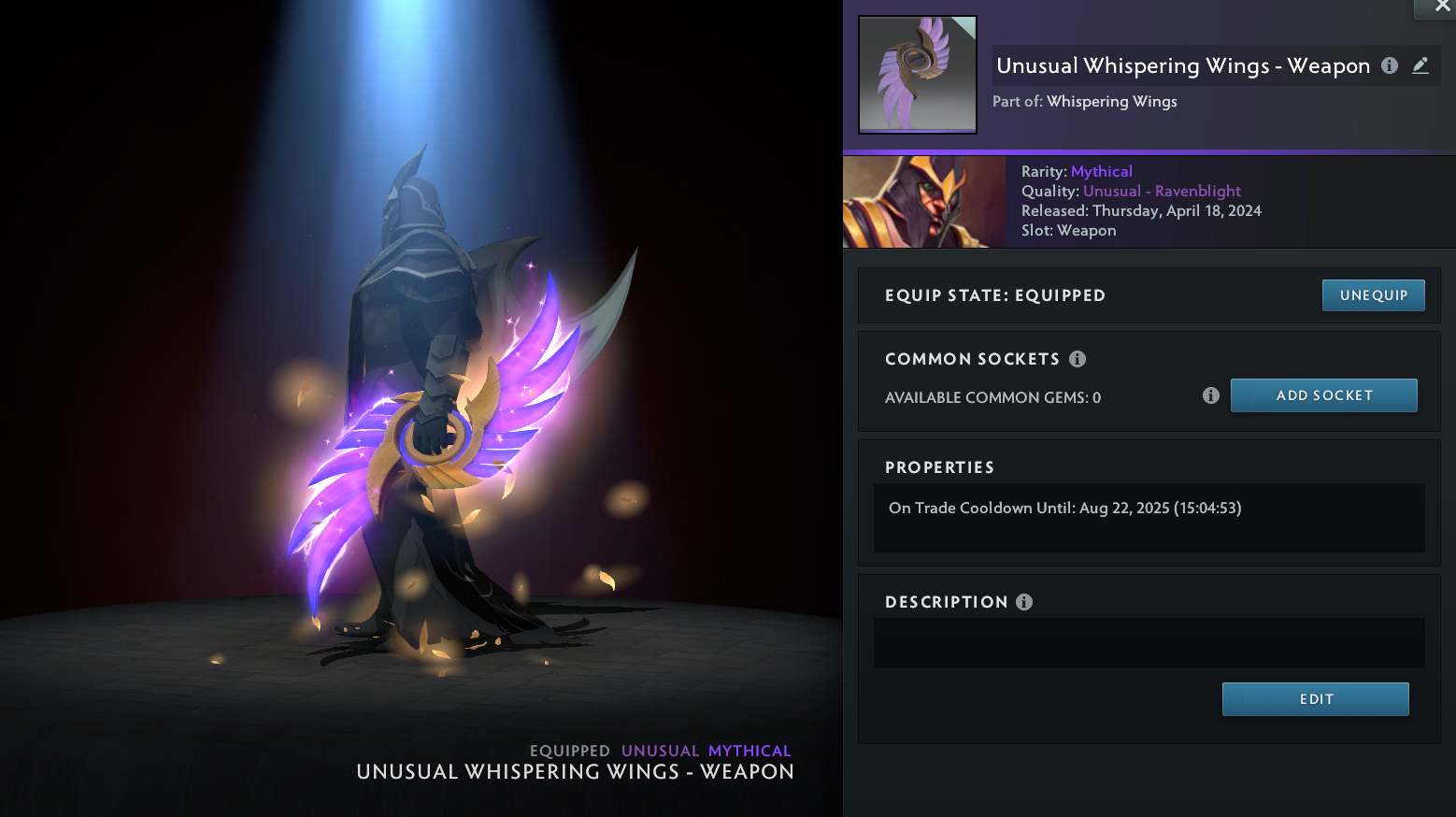The width and height of the screenshot is (1456, 817).
Task: Add a socket to the item
Action: pyautogui.click(x=1323, y=395)
